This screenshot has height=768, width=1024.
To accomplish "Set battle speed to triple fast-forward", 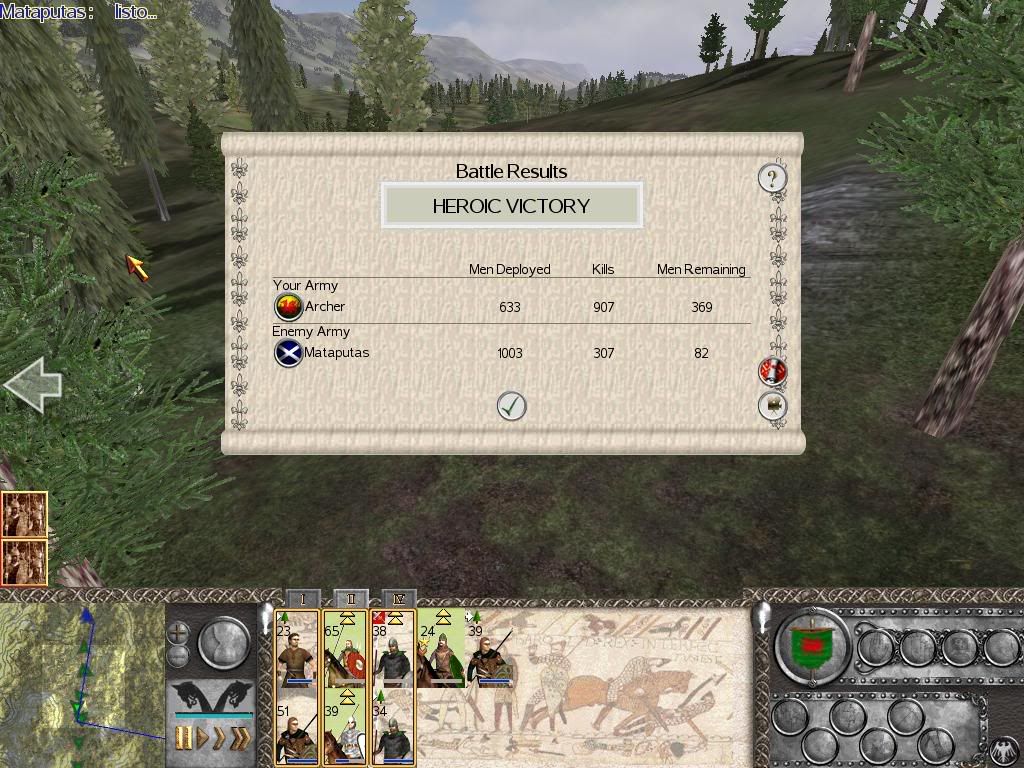I will pyautogui.click(x=240, y=739).
